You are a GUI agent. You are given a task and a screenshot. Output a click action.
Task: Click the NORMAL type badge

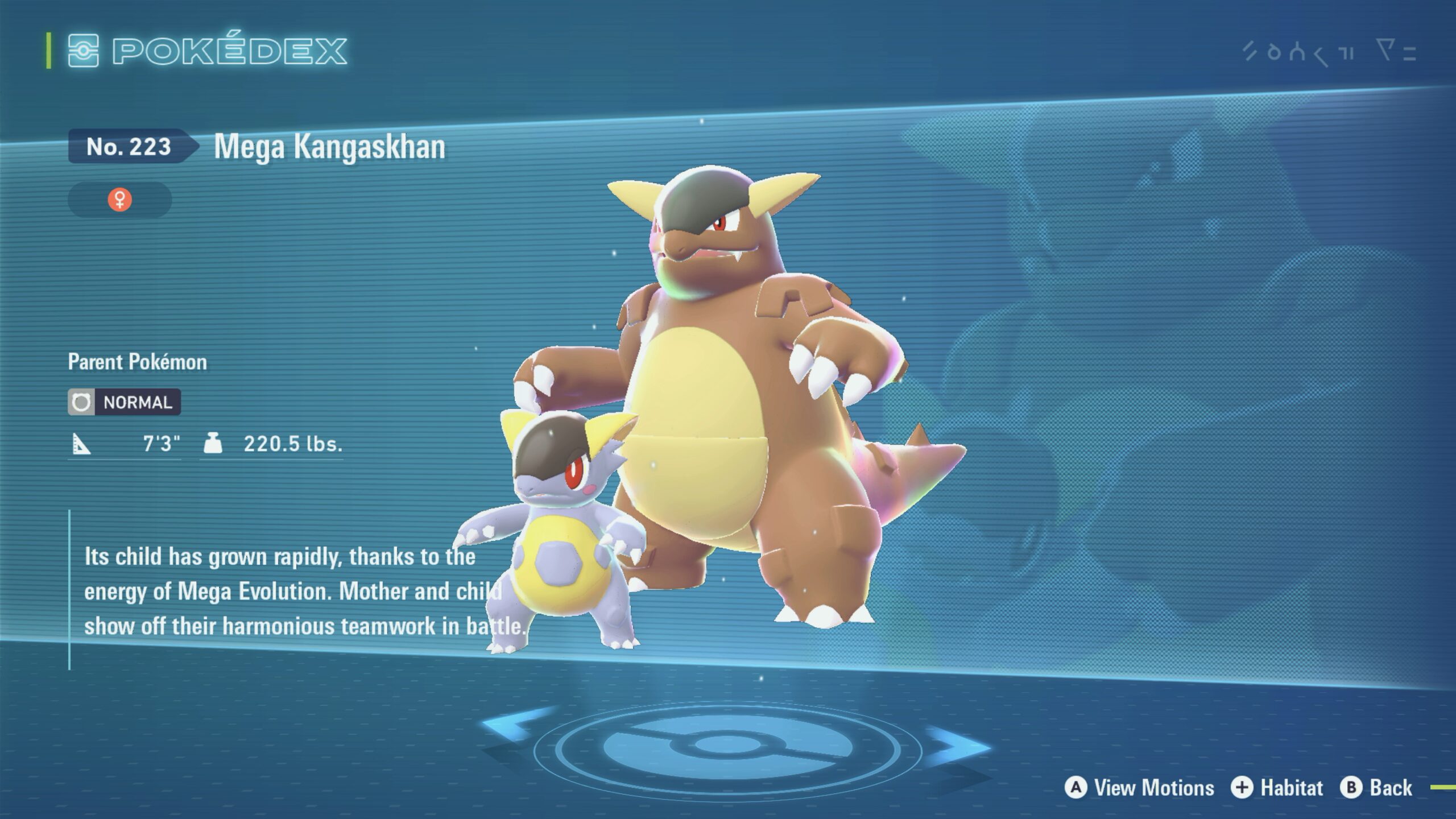[x=125, y=402]
